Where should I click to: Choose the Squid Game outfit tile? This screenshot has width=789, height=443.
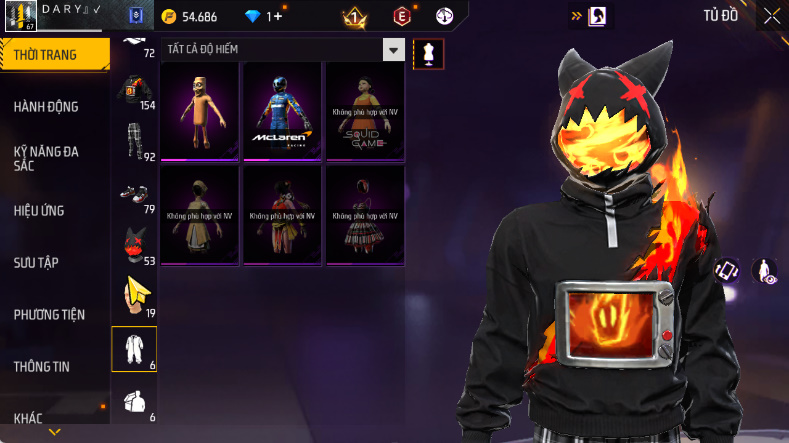(x=365, y=110)
